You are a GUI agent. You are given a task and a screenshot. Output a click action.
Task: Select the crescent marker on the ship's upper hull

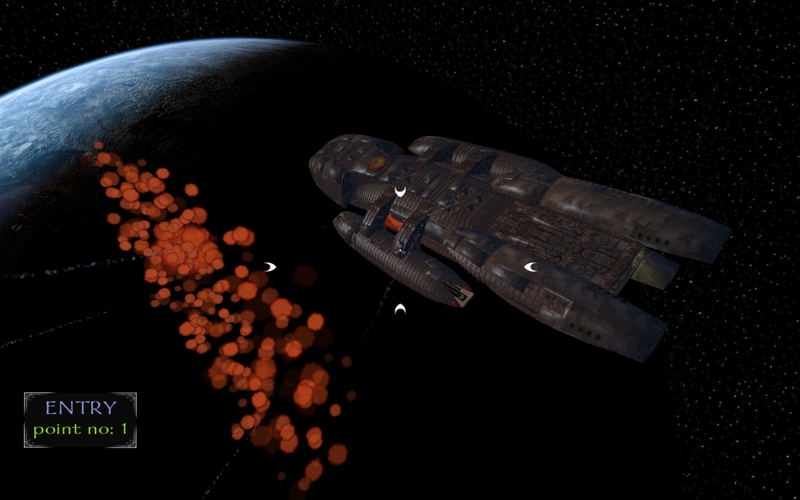point(400,191)
